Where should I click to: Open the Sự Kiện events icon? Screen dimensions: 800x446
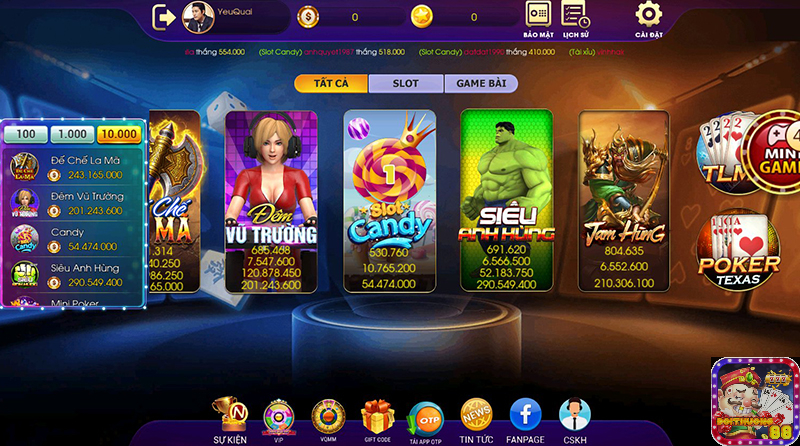[x=230, y=420]
